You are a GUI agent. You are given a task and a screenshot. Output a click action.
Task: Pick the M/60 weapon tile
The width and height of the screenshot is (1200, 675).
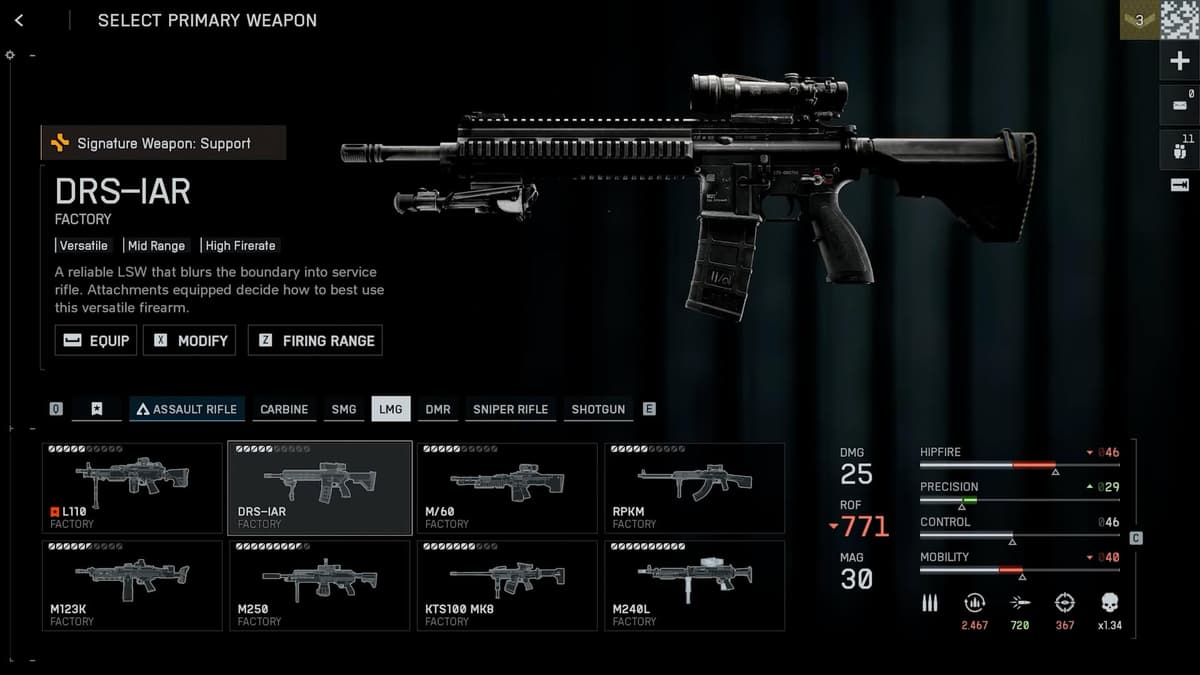pyautogui.click(x=507, y=488)
